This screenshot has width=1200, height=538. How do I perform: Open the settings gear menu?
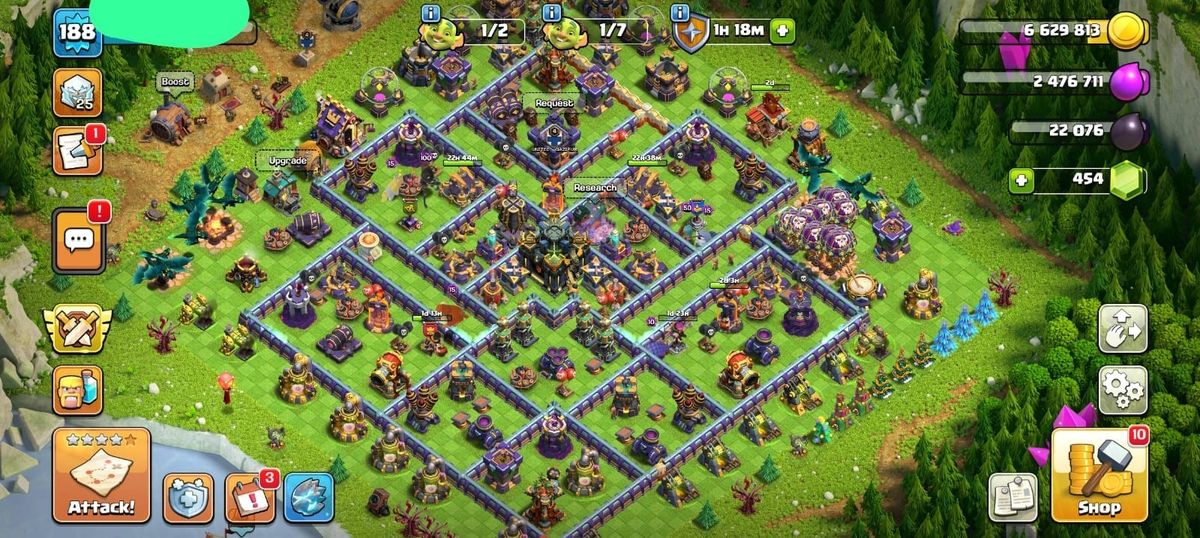click(1122, 390)
